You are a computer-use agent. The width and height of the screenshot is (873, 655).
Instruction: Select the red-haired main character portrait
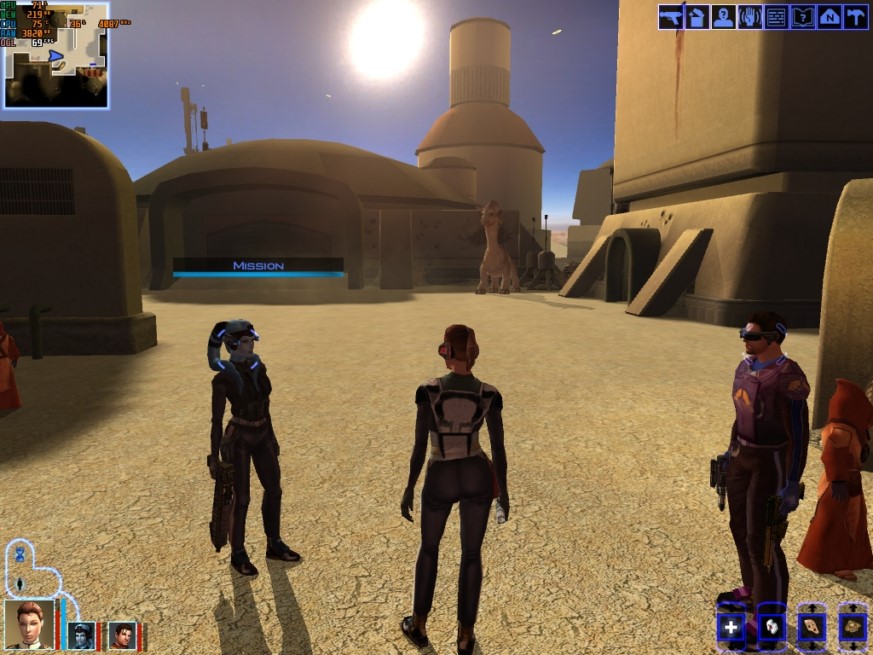(x=30, y=625)
